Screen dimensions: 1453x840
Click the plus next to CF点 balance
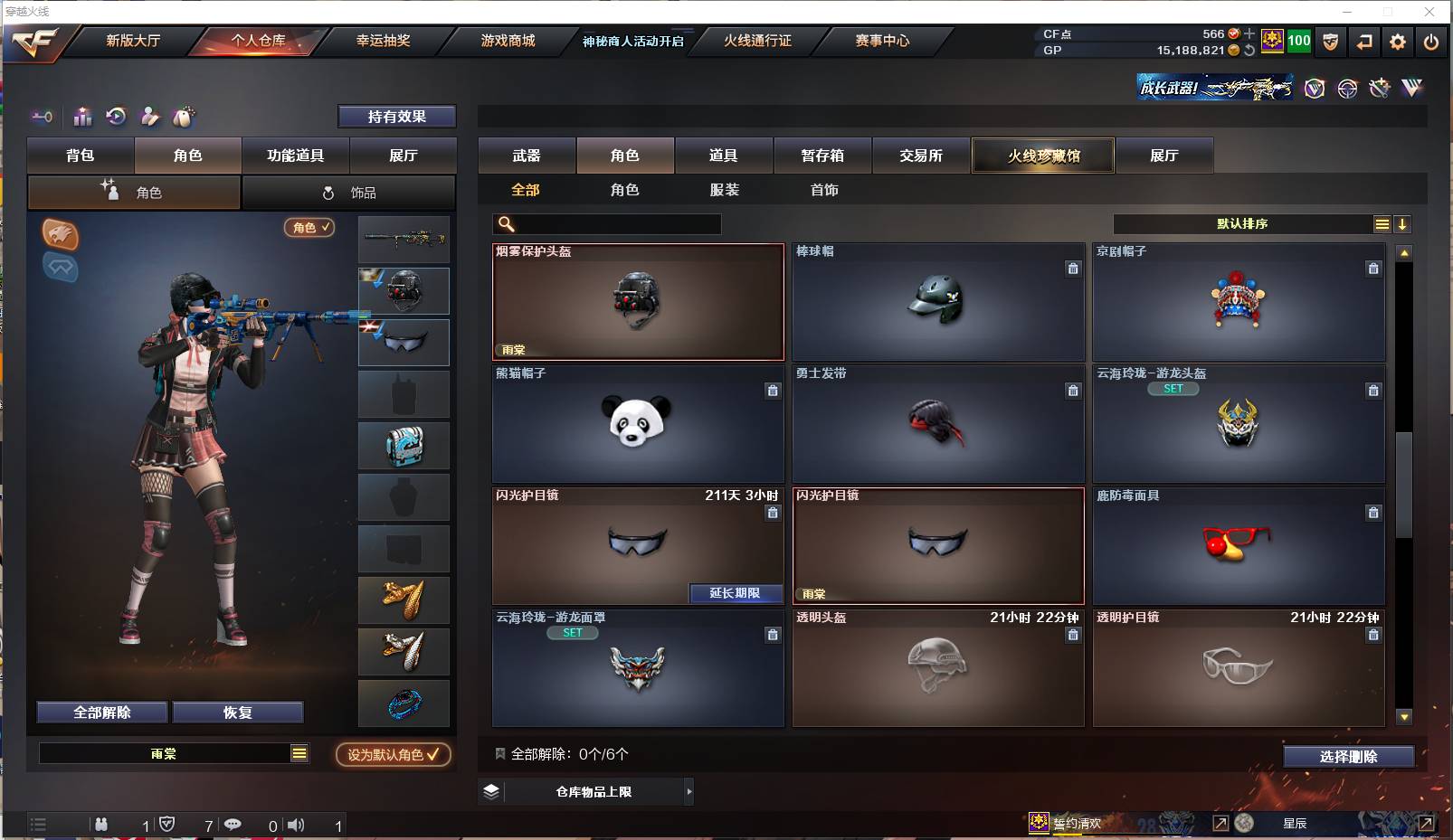click(x=1249, y=33)
